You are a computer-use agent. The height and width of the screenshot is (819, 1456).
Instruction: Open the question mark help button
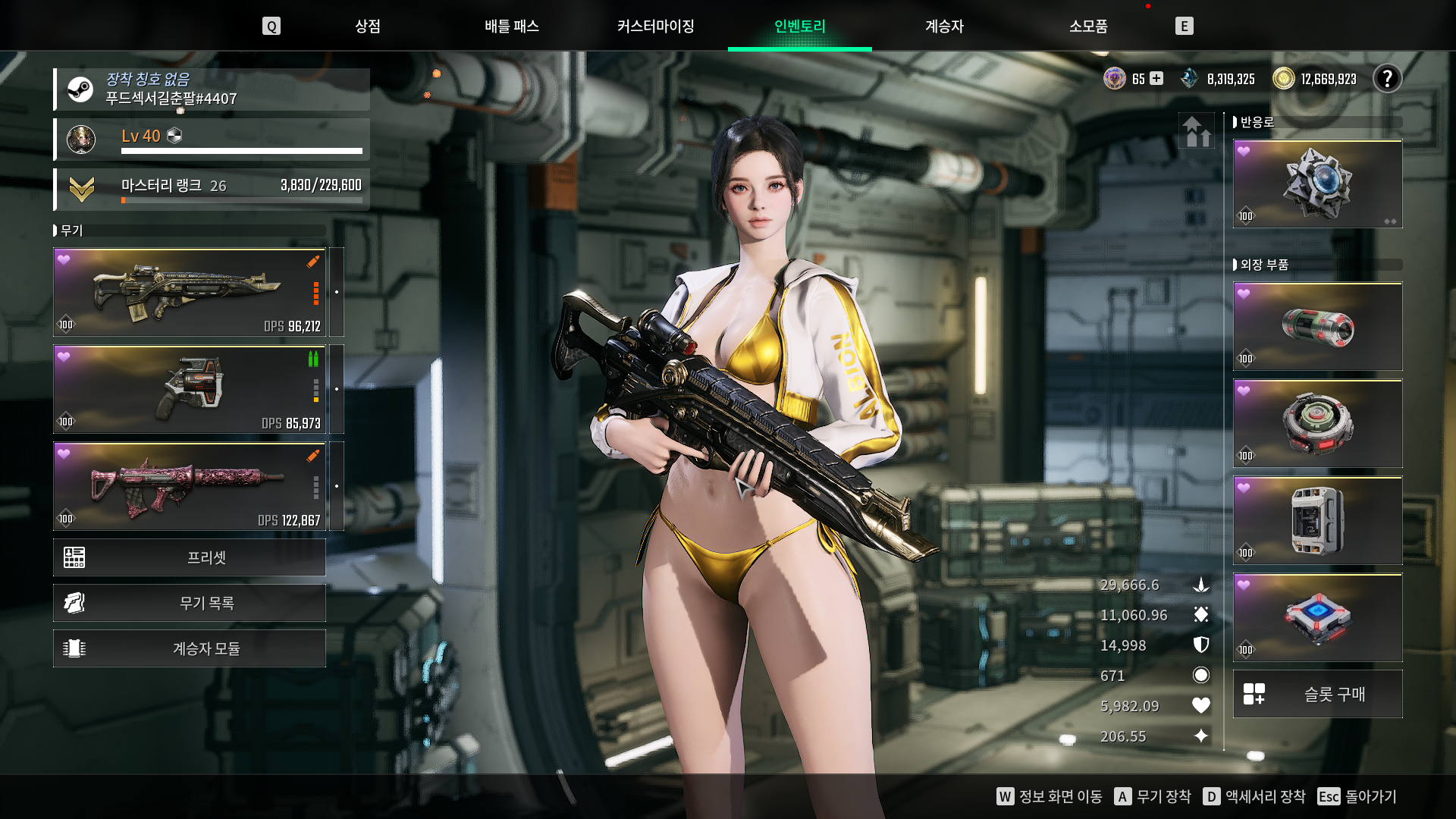click(1387, 79)
